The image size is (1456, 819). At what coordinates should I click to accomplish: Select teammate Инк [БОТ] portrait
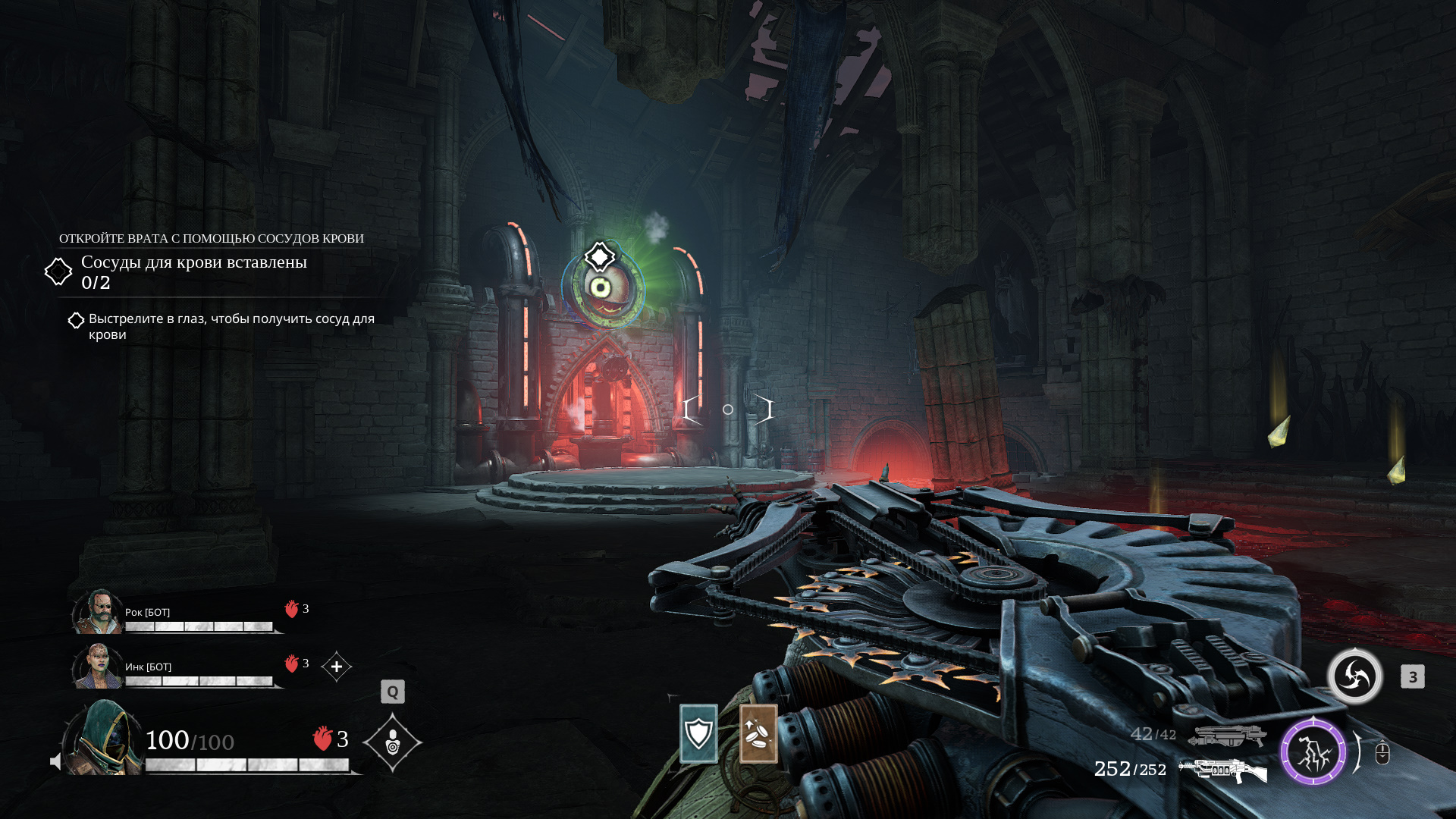click(x=98, y=667)
